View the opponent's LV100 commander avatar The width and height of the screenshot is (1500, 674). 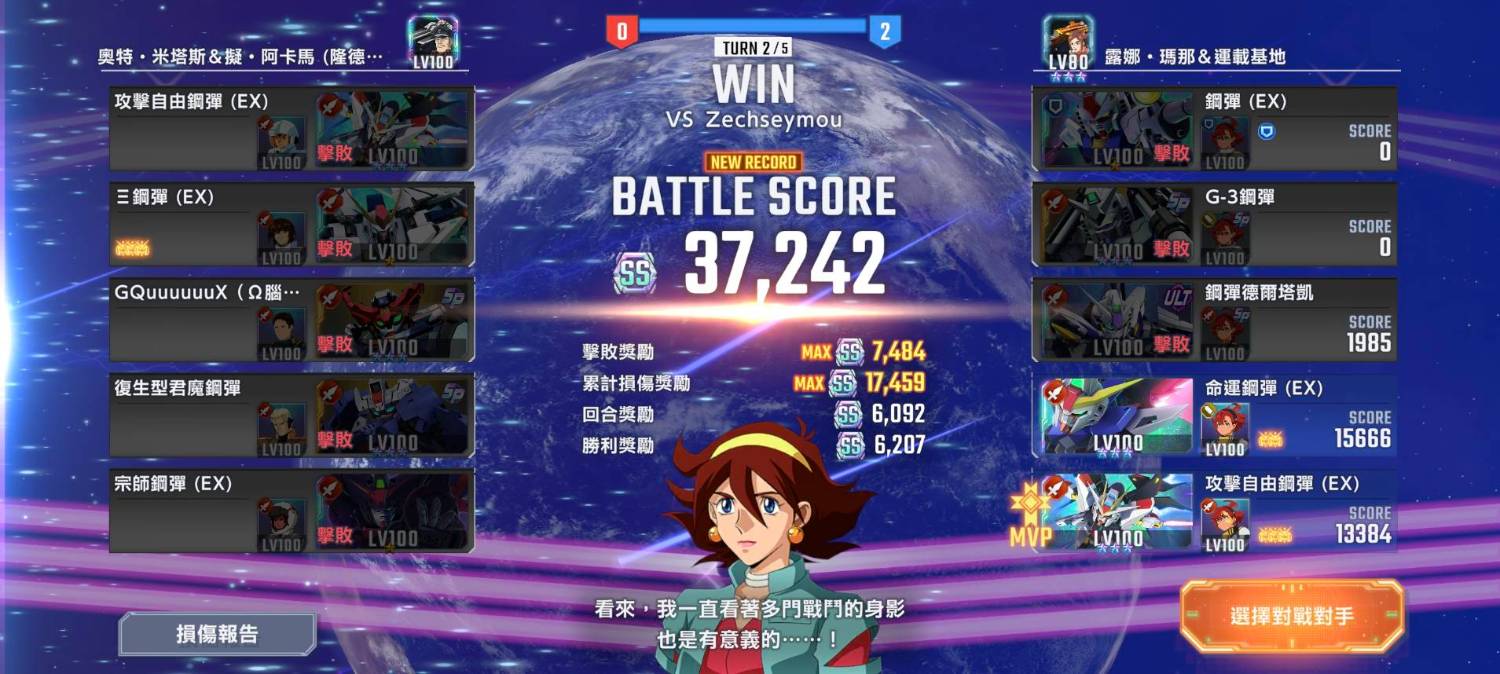tap(433, 42)
